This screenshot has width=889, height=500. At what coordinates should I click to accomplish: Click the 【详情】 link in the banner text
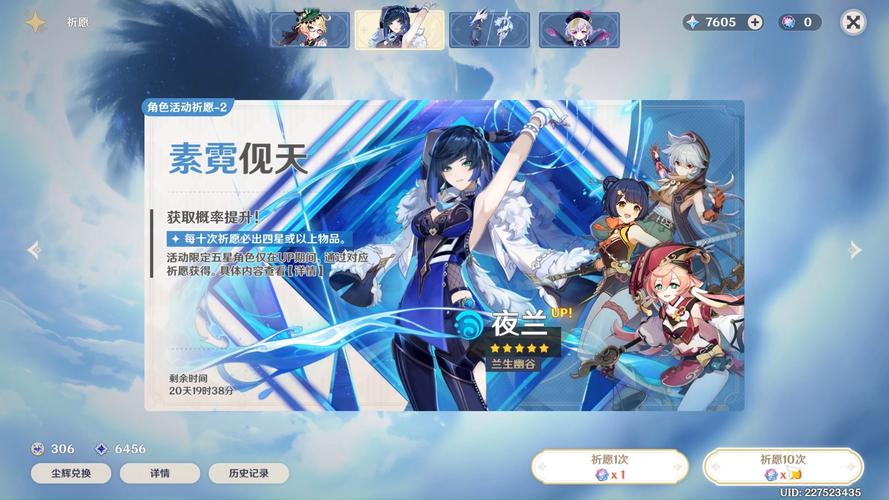click(304, 271)
